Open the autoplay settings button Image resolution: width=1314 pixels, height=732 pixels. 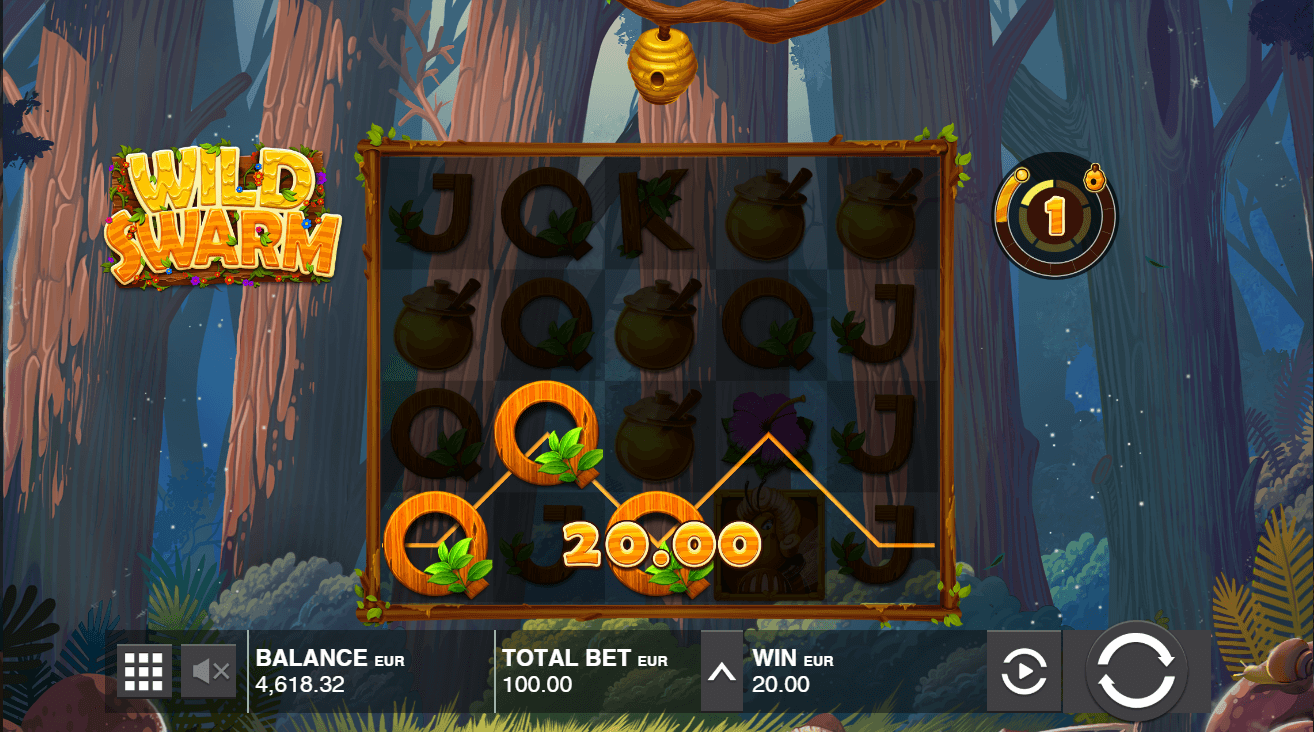pyautogui.click(x=1023, y=671)
